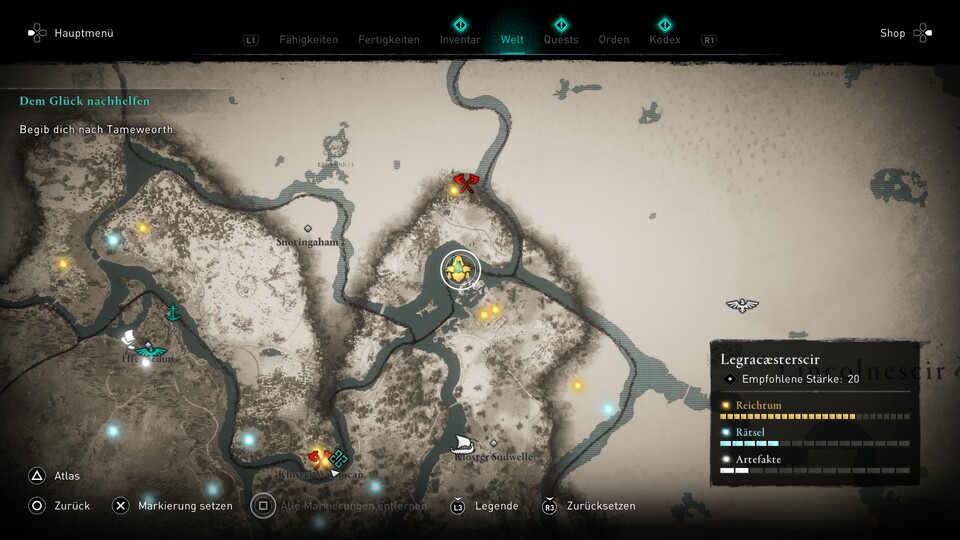960x540 pixels.
Task: Select the Inventar tab
Action: 460,40
